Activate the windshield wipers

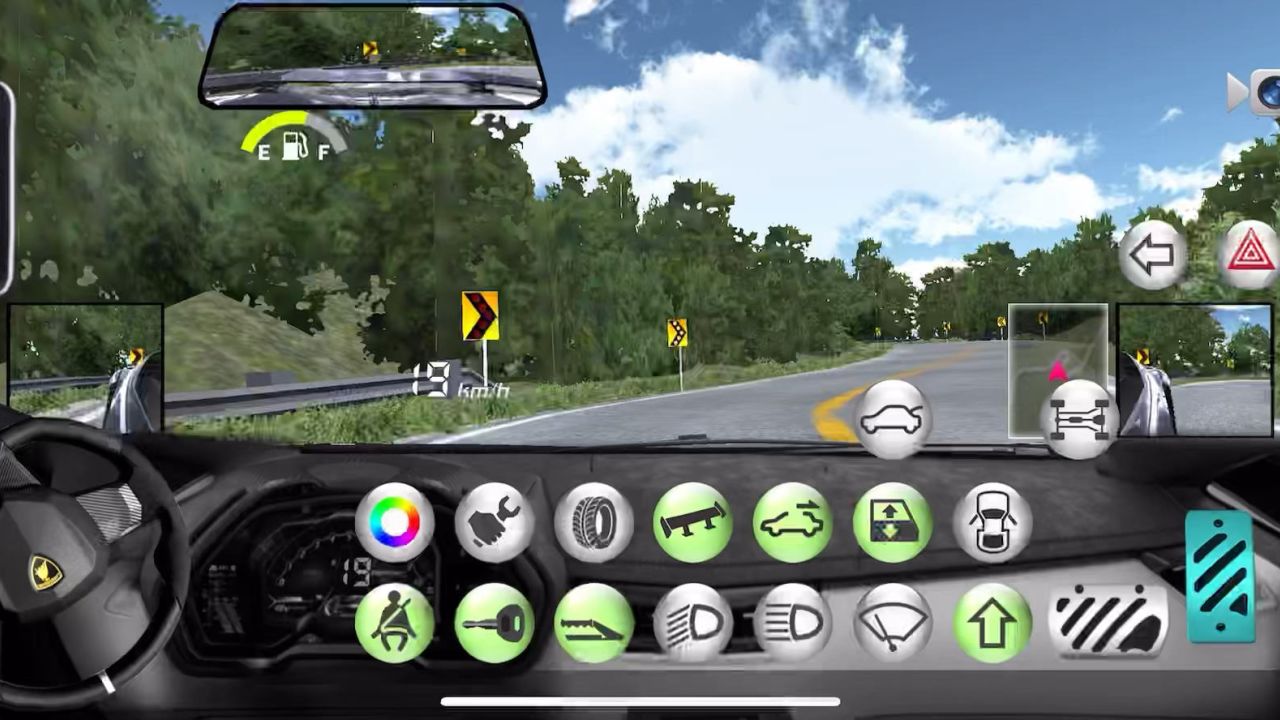[x=892, y=622]
